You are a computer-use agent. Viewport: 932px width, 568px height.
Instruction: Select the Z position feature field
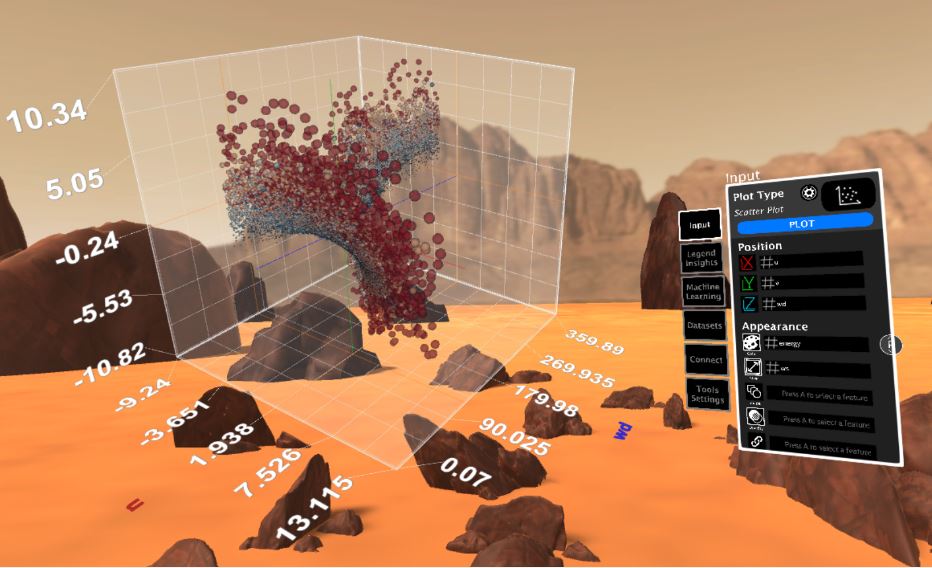(x=812, y=303)
